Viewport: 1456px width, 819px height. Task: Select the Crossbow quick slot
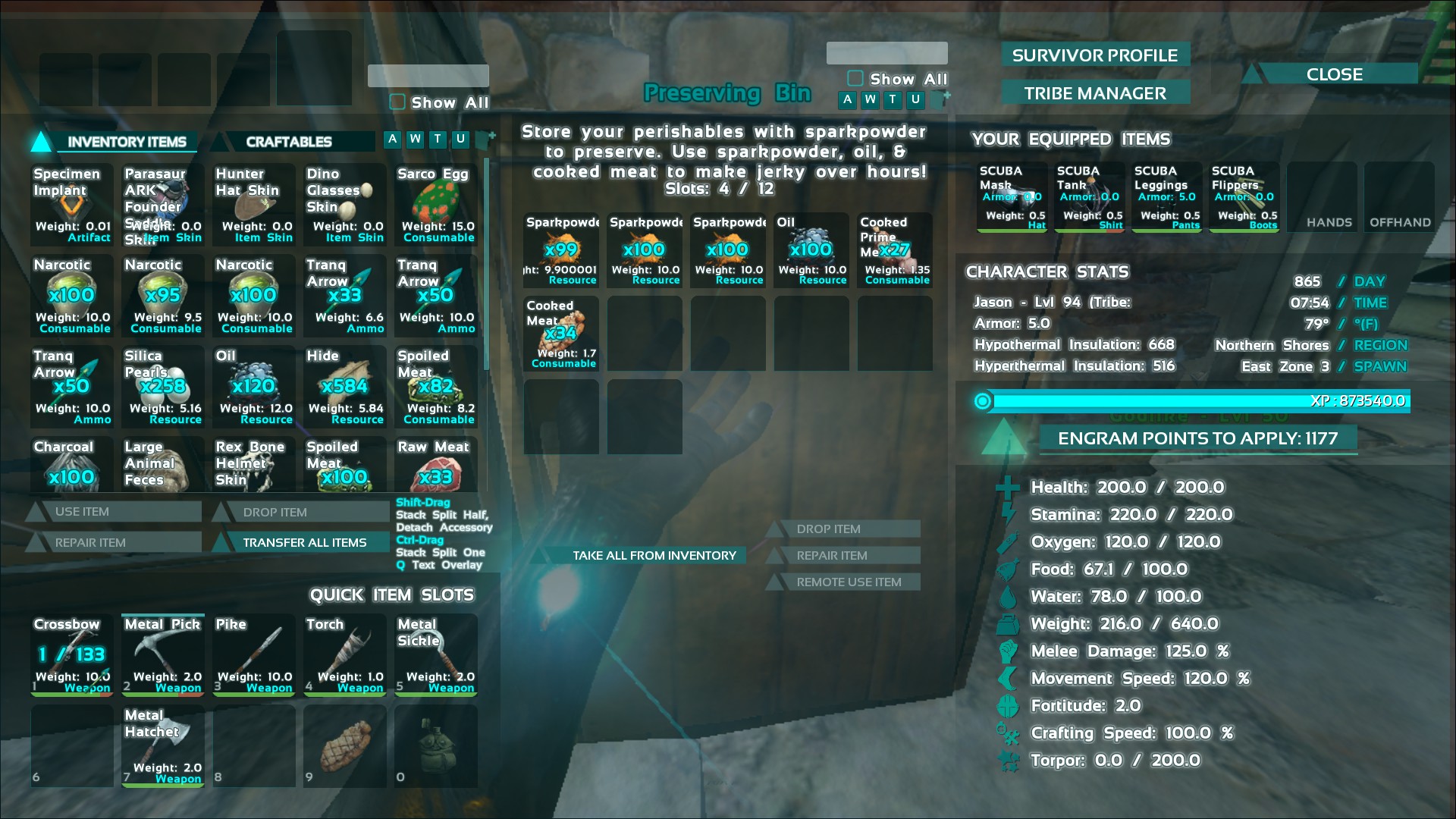72,654
